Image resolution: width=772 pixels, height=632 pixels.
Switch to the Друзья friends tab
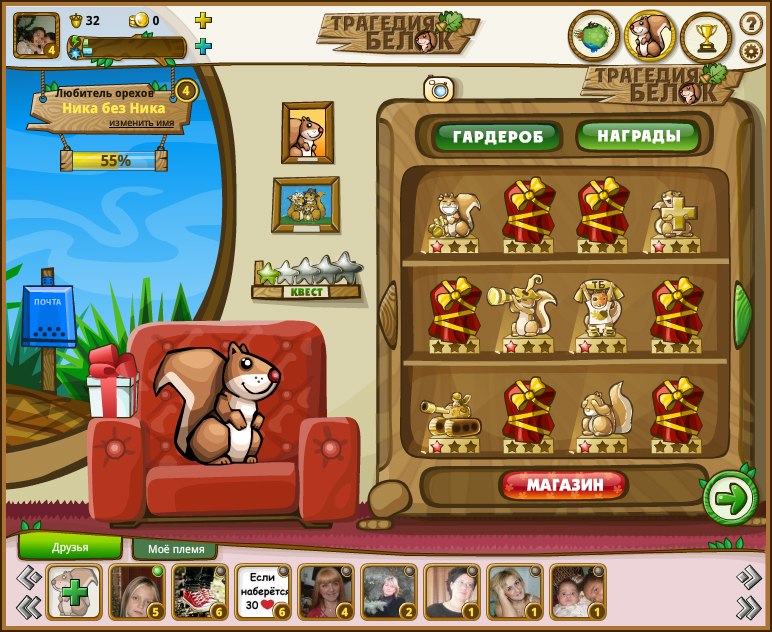70,547
